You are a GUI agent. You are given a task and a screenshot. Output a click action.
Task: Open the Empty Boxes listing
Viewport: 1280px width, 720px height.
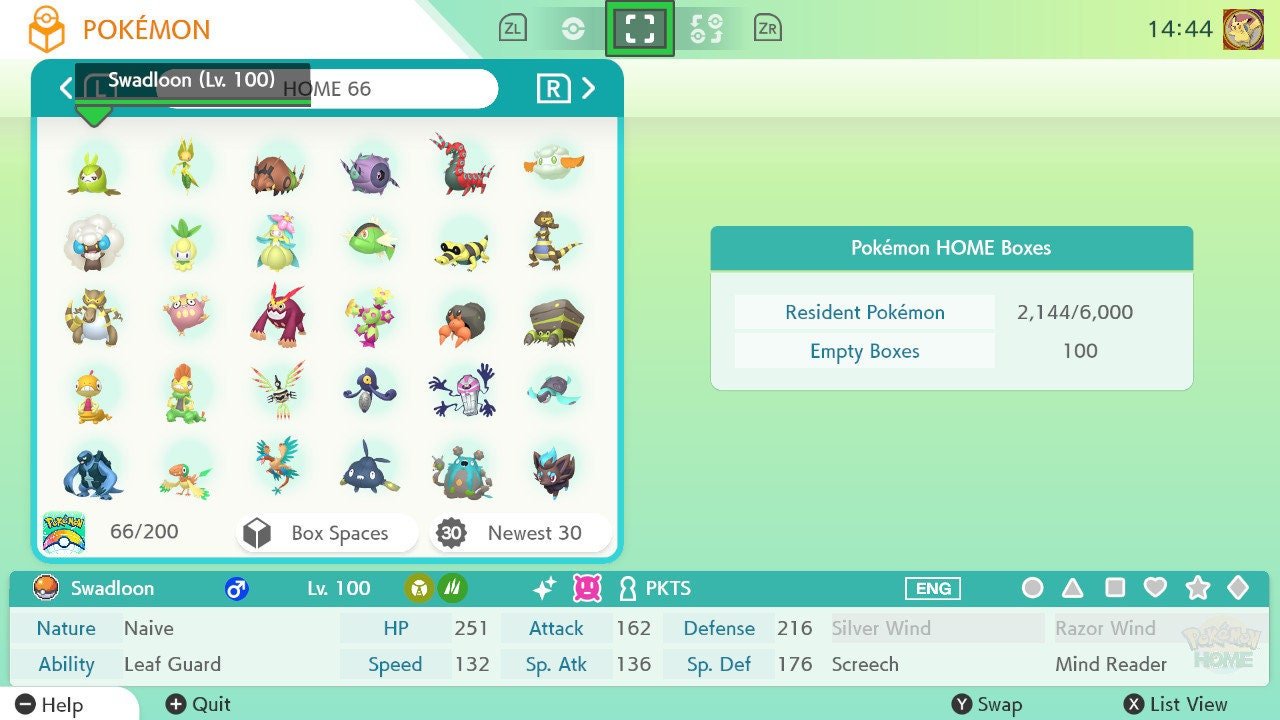[x=863, y=351]
